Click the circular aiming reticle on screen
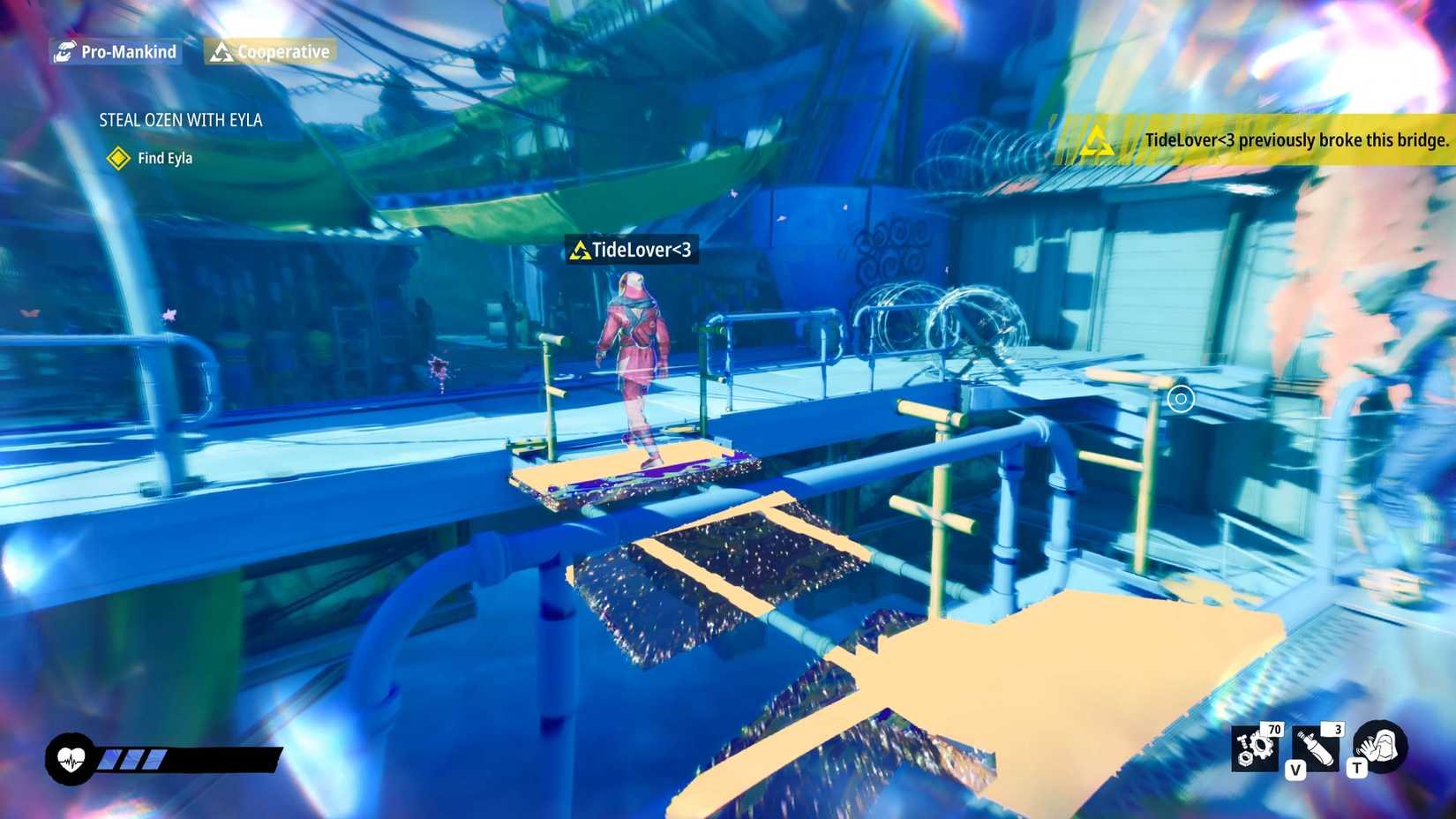 (x=1181, y=400)
